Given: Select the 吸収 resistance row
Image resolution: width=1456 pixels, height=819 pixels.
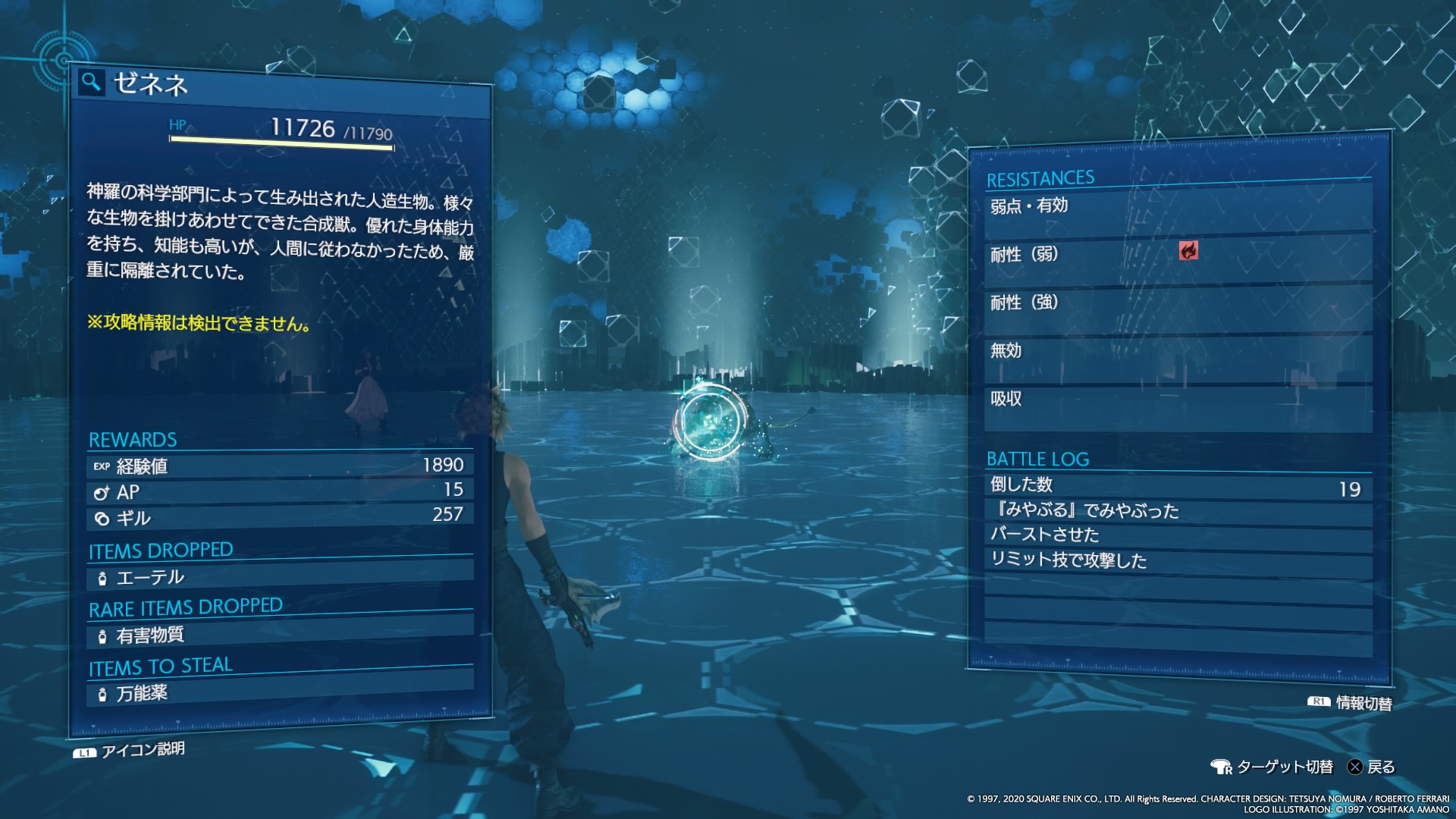Looking at the screenshot, I should point(1177,400).
